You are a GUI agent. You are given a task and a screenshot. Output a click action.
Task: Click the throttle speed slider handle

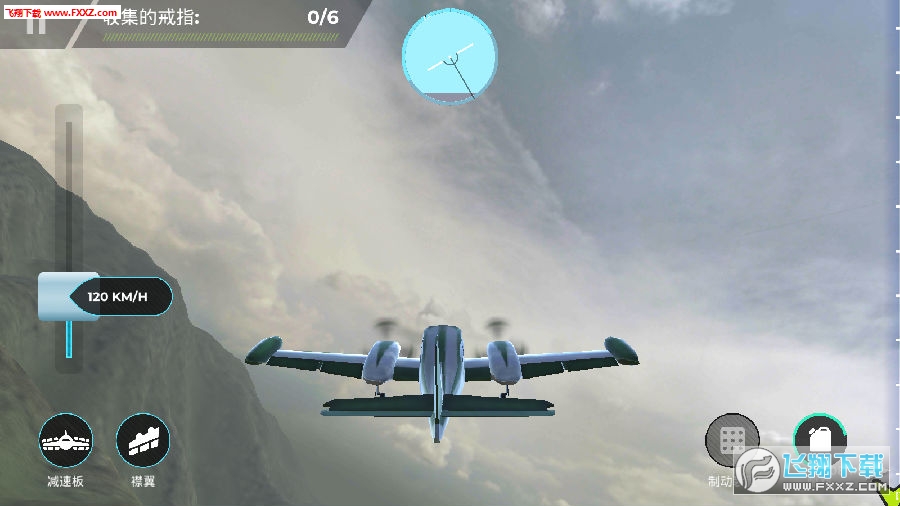point(68,297)
